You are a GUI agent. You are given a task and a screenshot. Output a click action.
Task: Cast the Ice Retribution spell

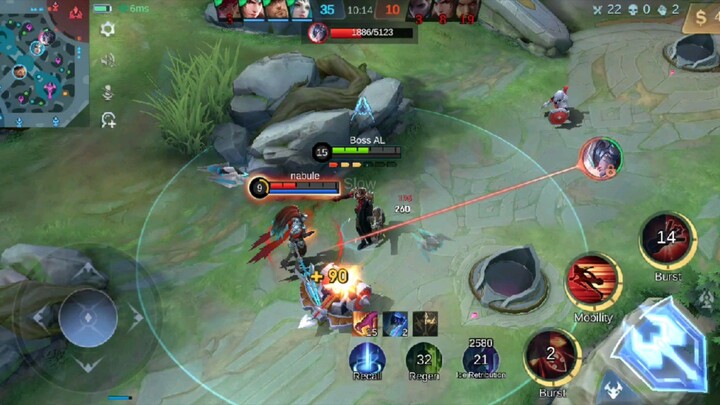[481, 360]
